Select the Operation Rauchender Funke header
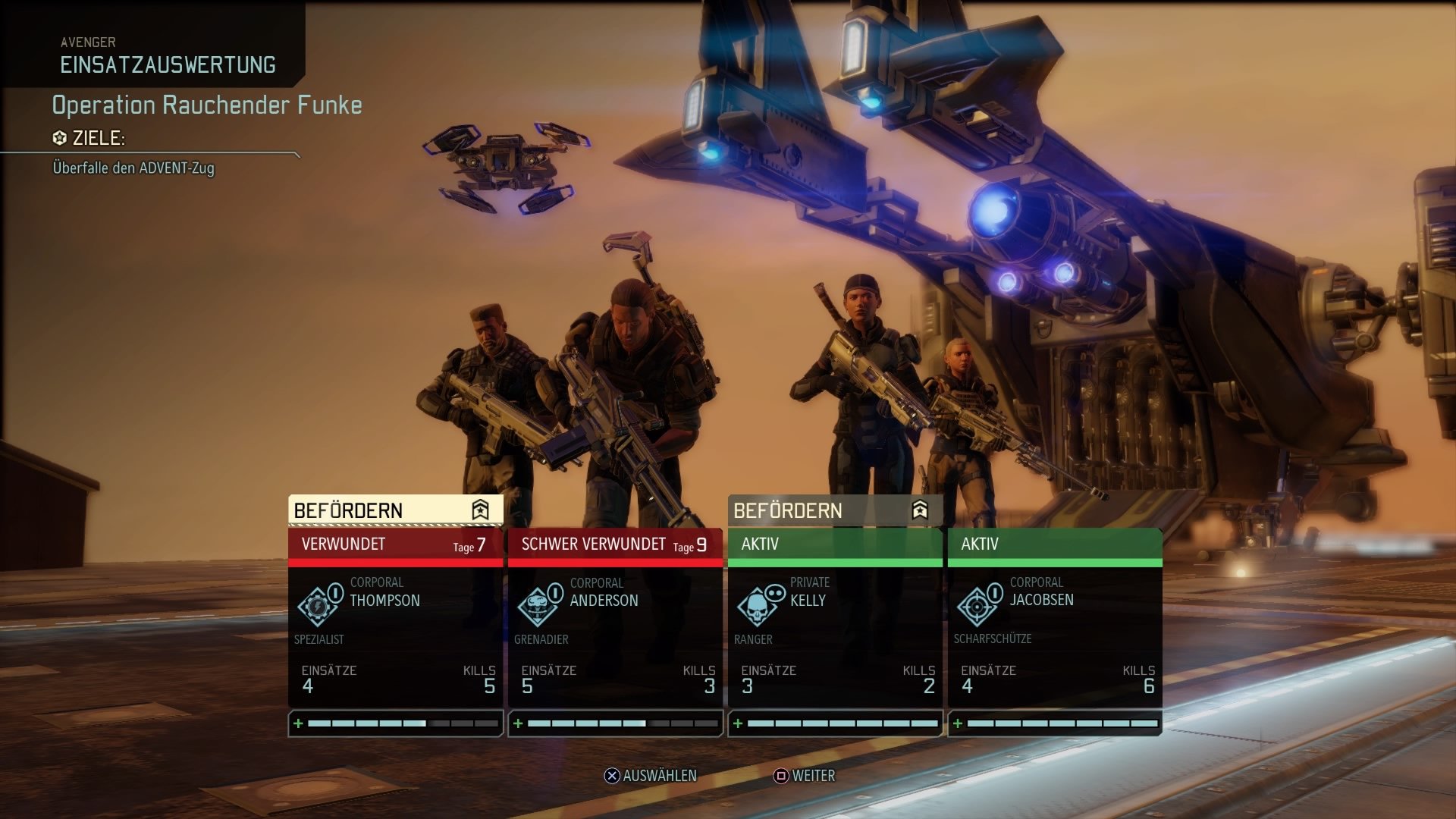 (207, 105)
